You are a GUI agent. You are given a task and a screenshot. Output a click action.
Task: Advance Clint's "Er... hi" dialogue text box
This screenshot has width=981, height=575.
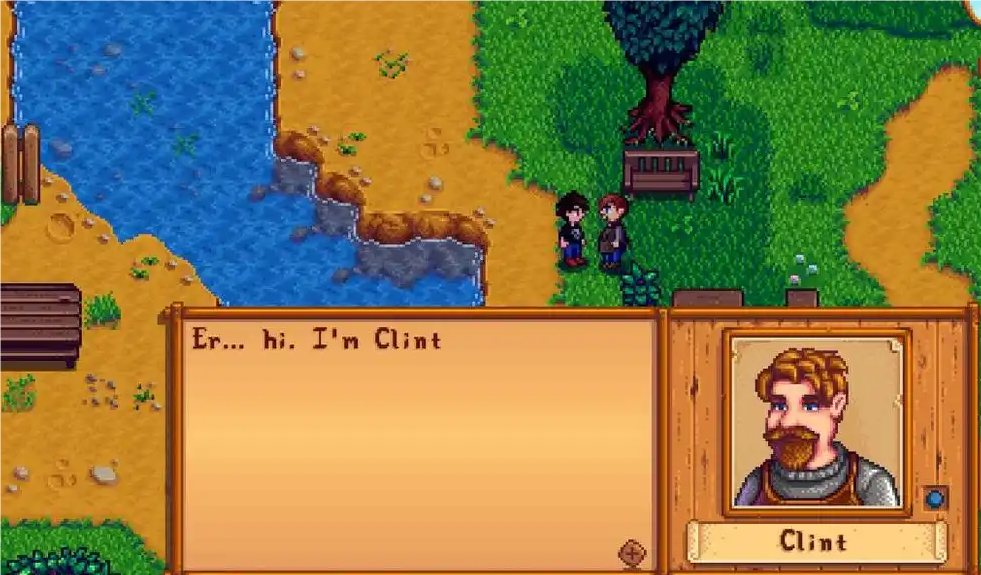pos(415,440)
